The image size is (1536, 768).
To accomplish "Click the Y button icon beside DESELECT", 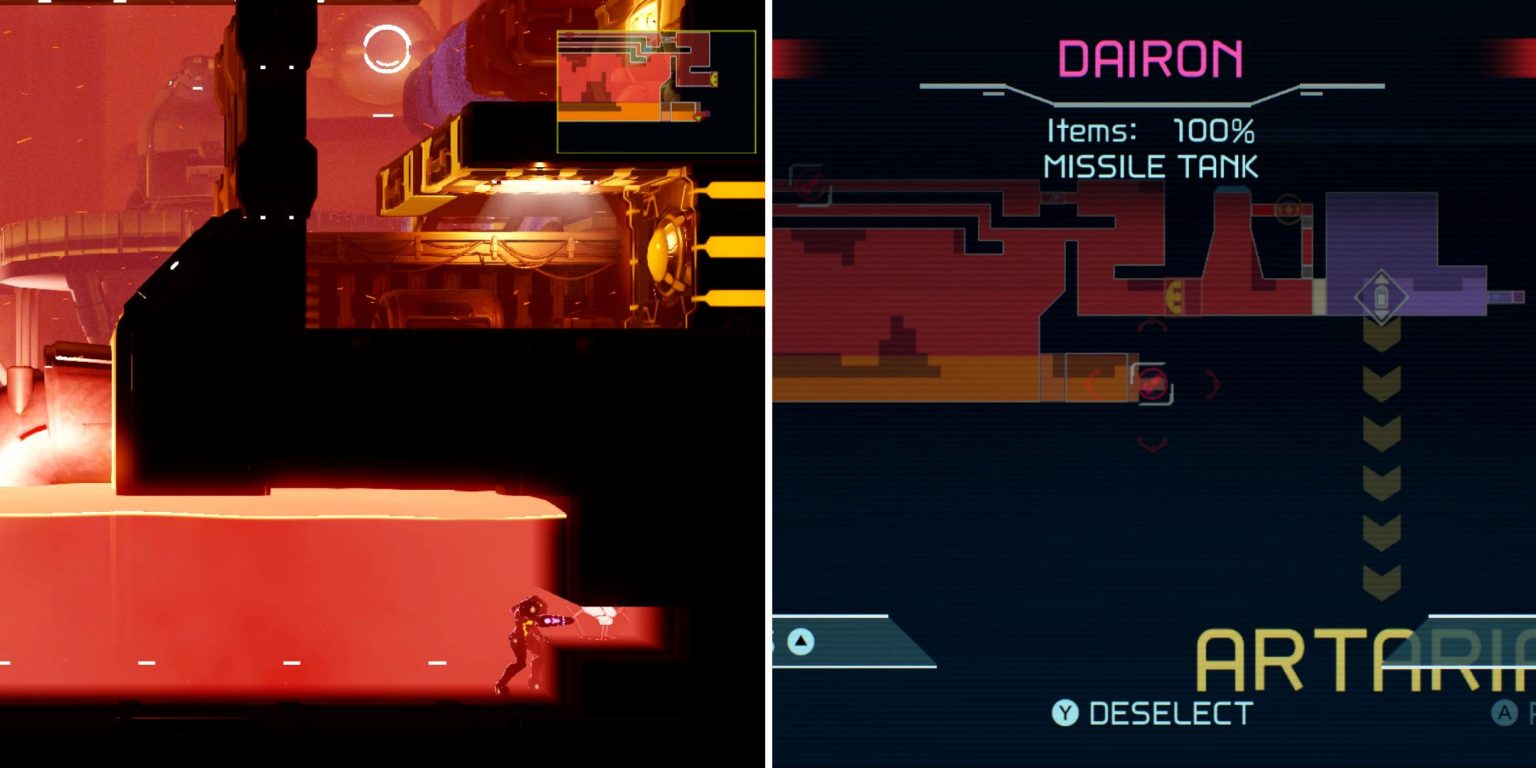I will [x=1064, y=712].
